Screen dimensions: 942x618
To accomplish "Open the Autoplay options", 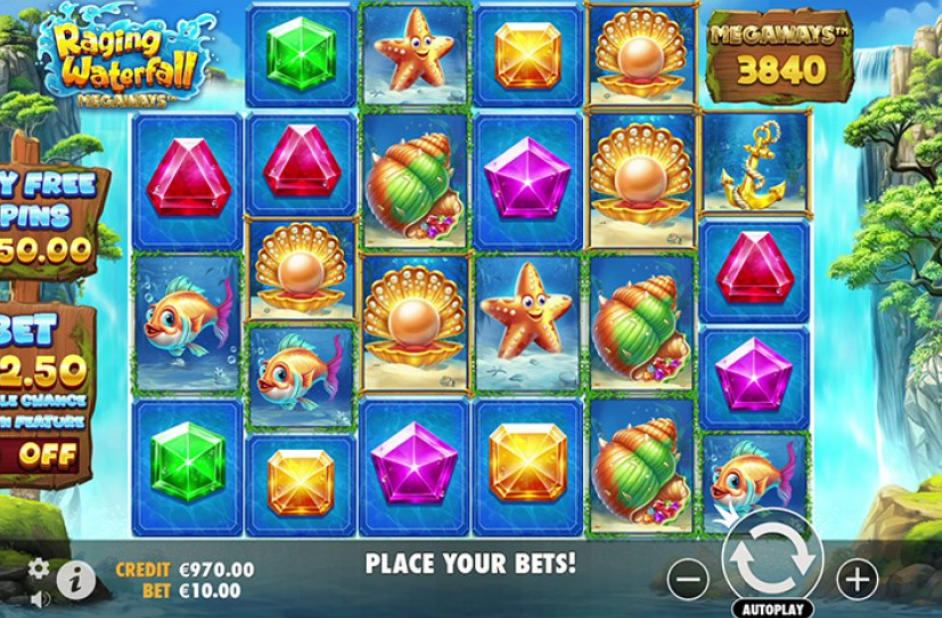I will point(772,608).
